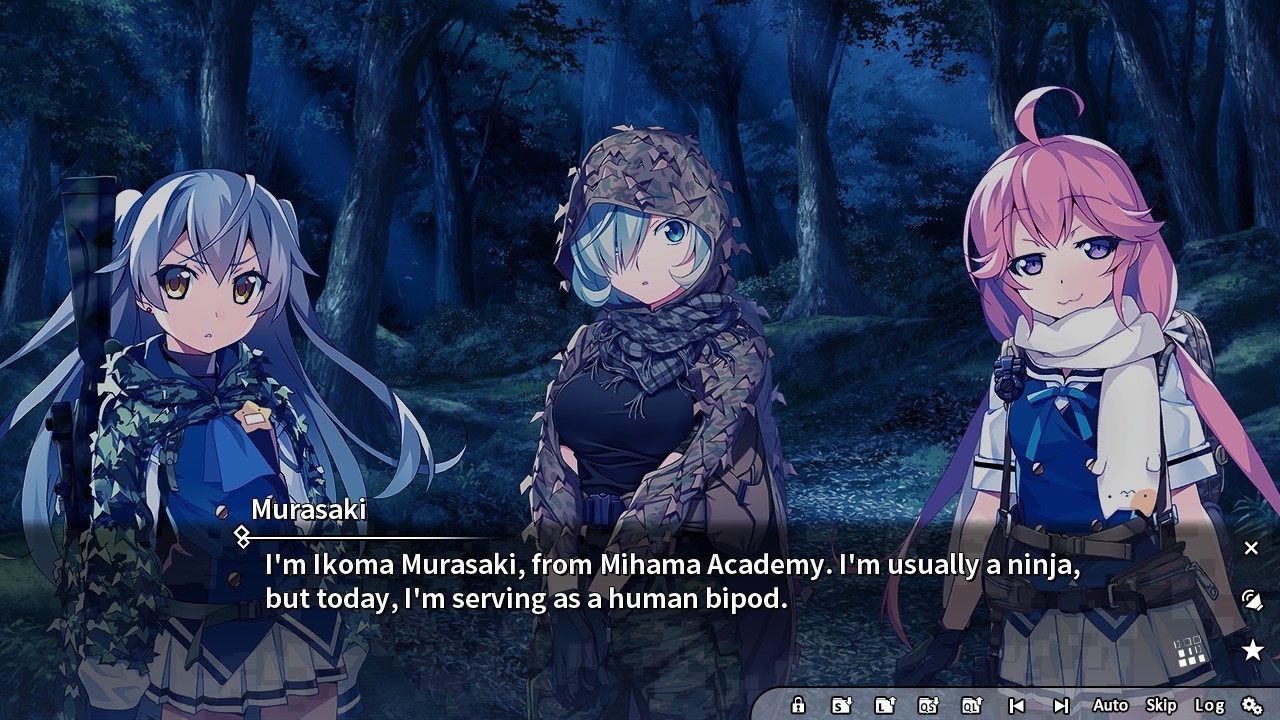
Task: Quick save using the QS icon
Action: click(x=928, y=705)
